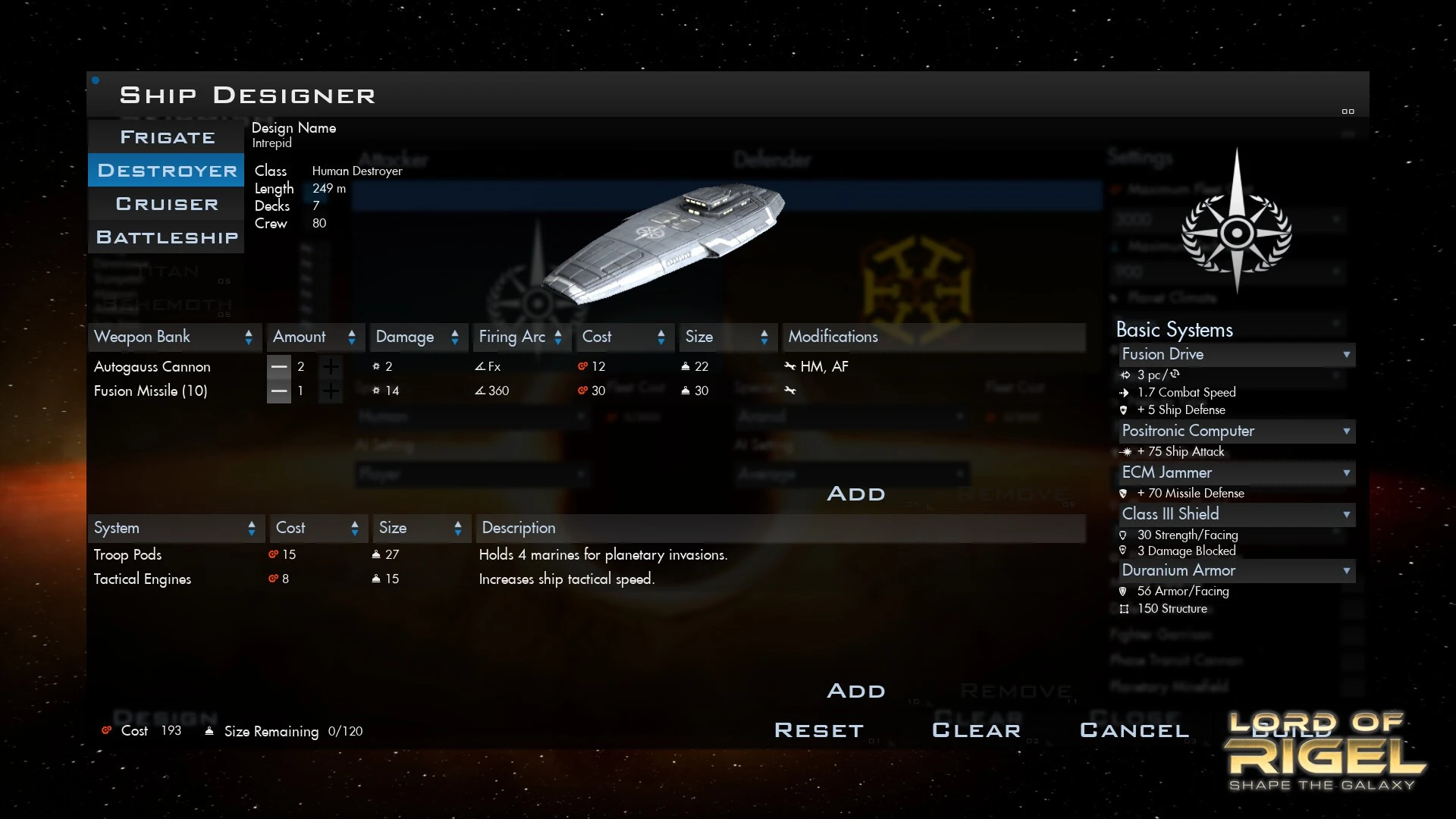Choose the Cruiser hull class
Screen dimensions: 1456x819
(167, 204)
